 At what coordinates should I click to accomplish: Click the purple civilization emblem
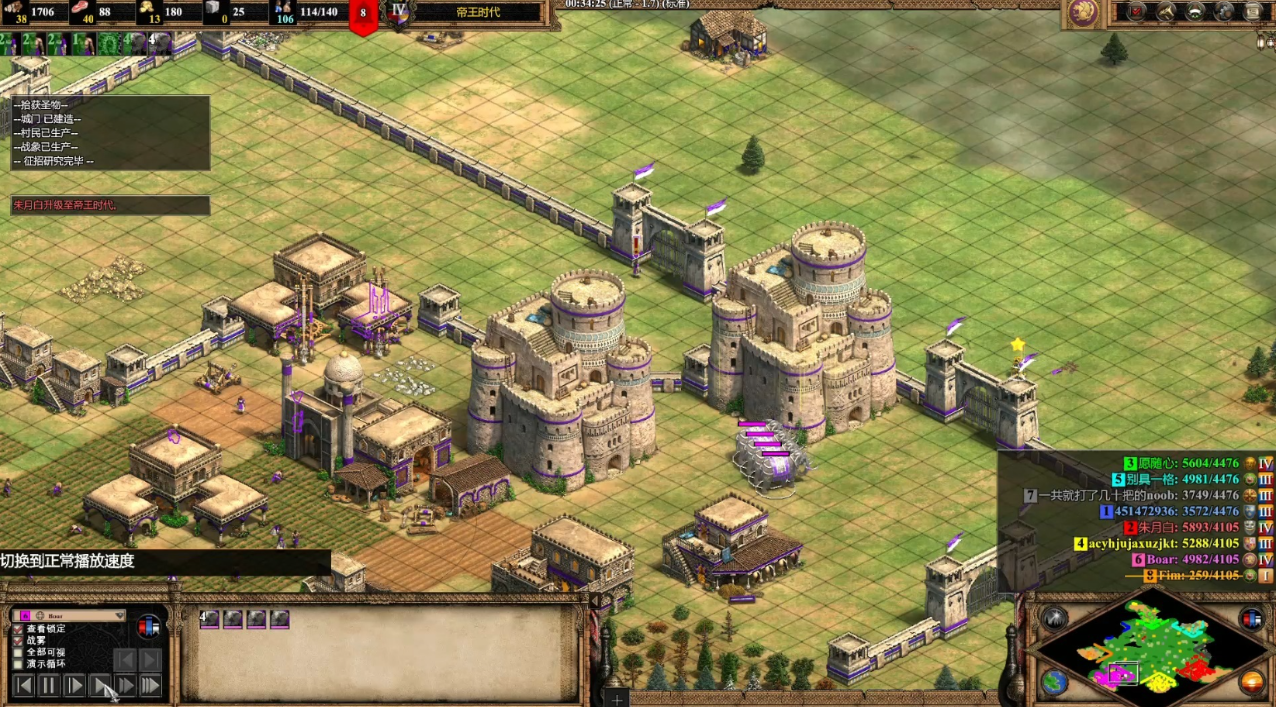(1083, 12)
